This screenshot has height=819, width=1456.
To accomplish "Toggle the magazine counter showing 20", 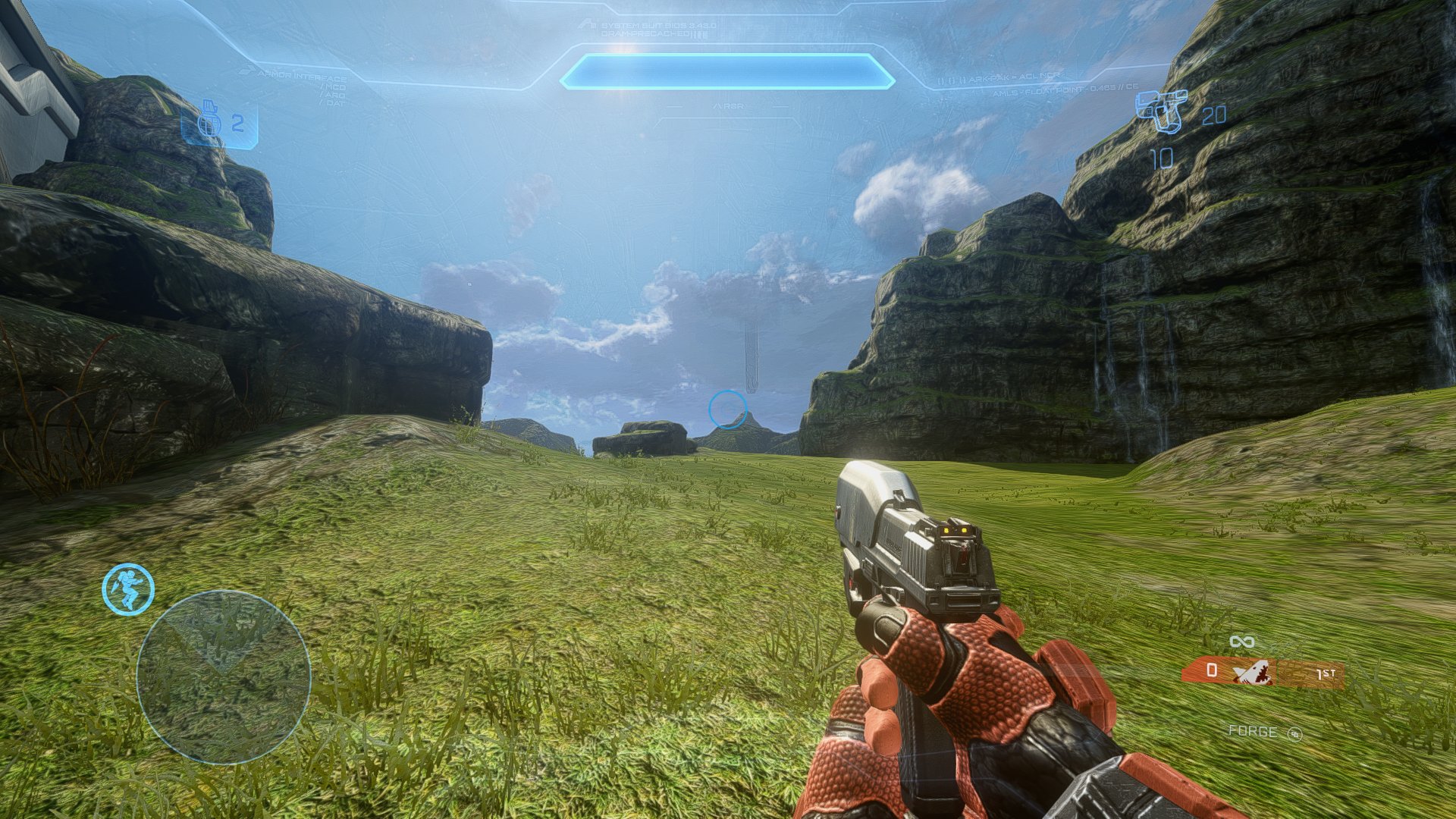I will pyautogui.click(x=1216, y=117).
